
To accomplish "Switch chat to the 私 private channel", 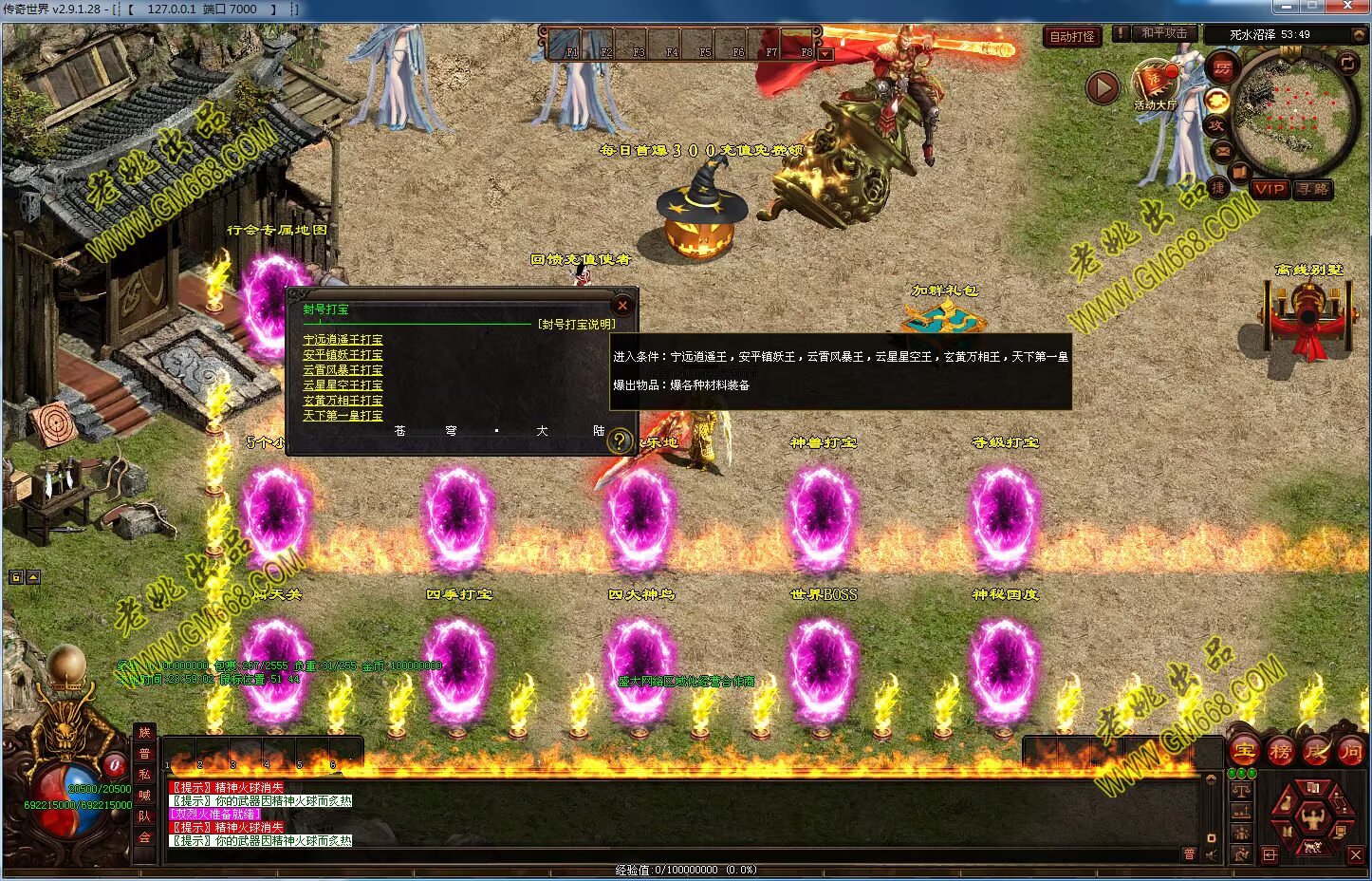I will [x=144, y=774].
